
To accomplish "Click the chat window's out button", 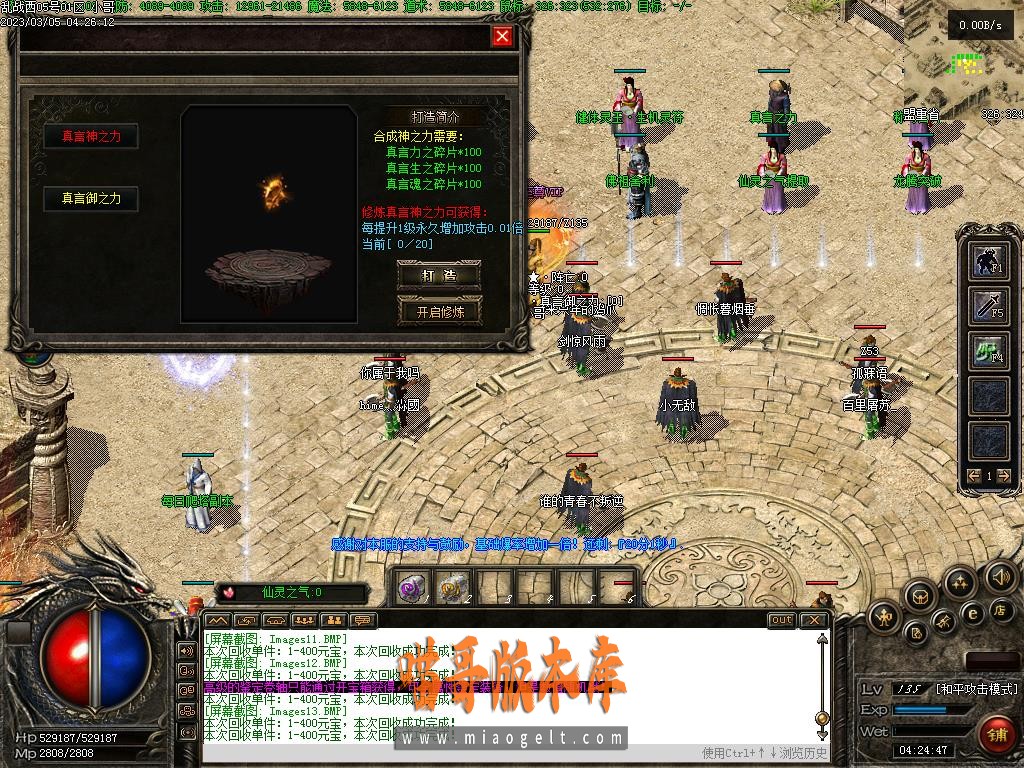I will click(782, 620).
